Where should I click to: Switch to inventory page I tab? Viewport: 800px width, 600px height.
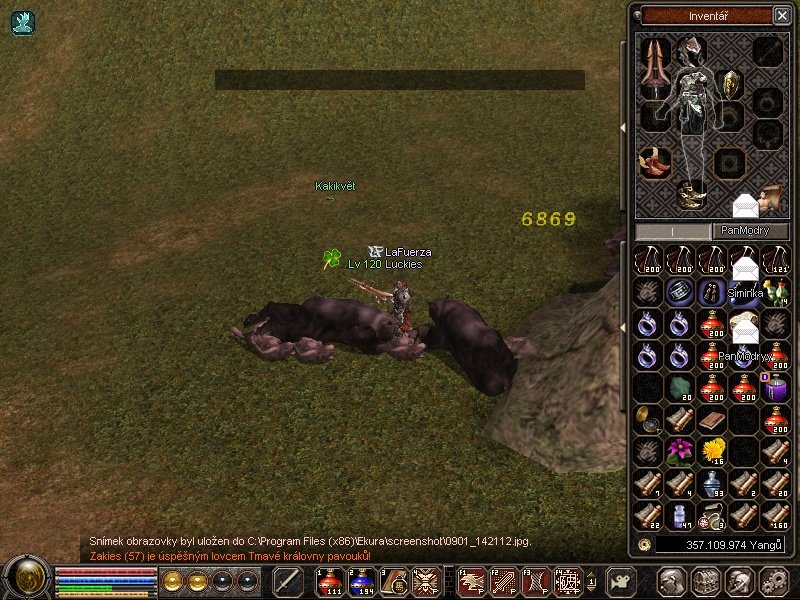coord(672,231)
